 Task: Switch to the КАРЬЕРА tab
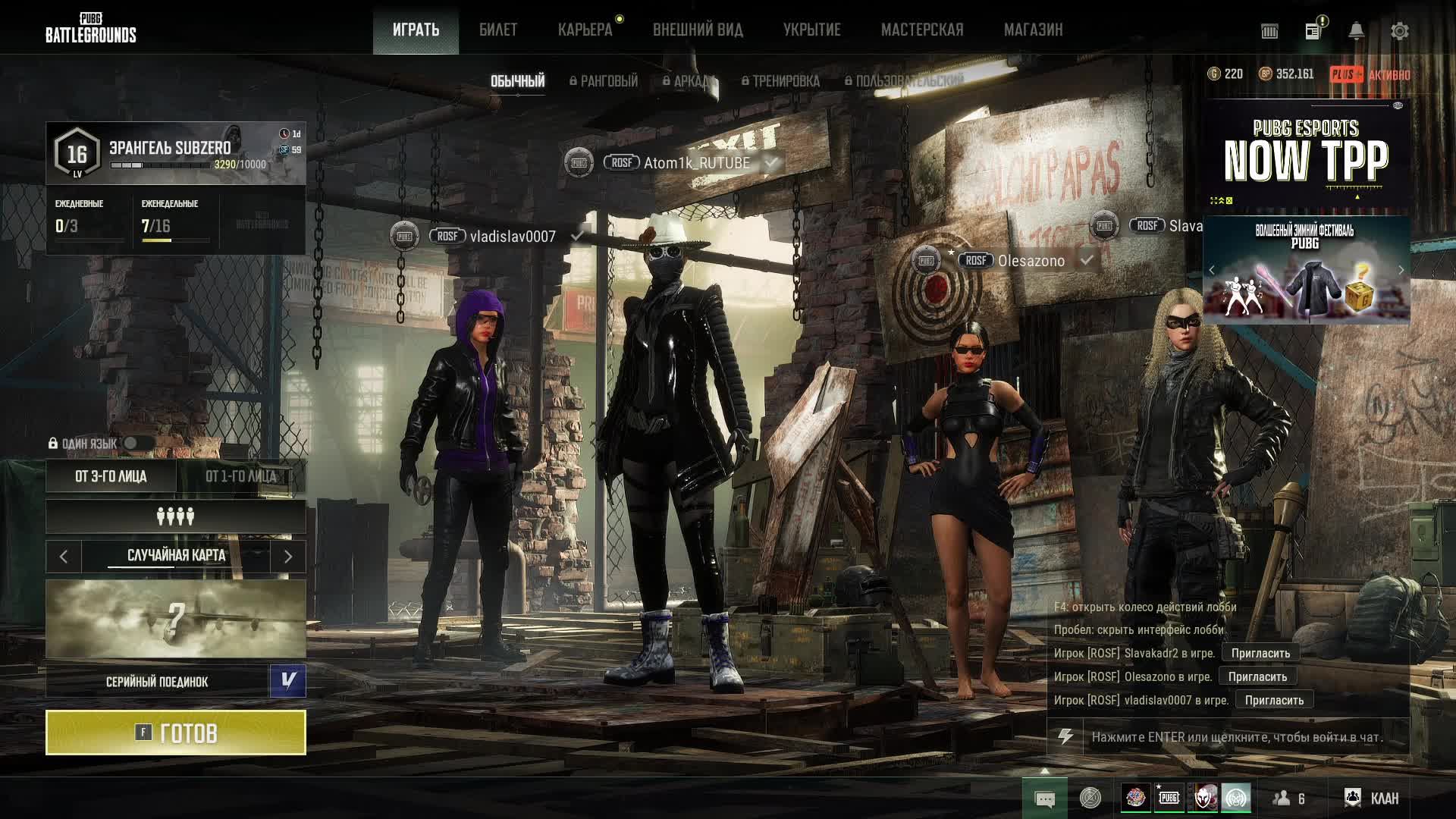(585, 30)
